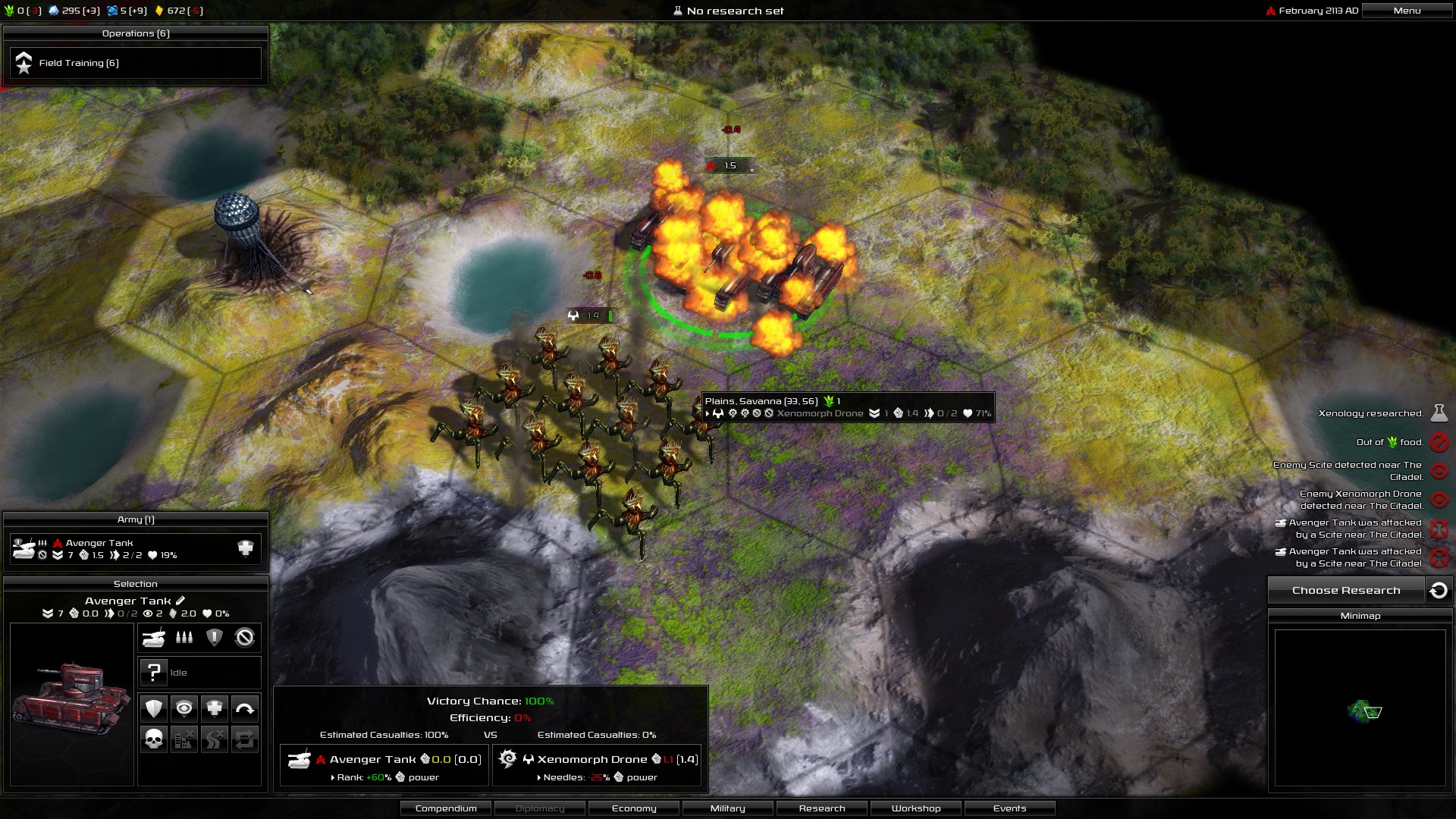Open the Compendium

[x=446, y=808]
